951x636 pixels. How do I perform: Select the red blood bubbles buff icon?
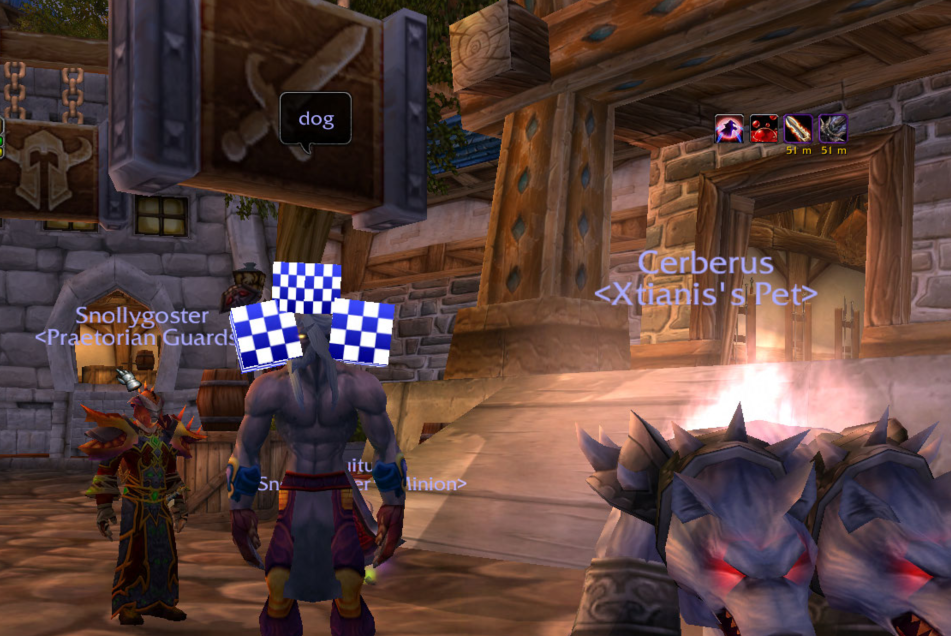(x=764, y=129)
